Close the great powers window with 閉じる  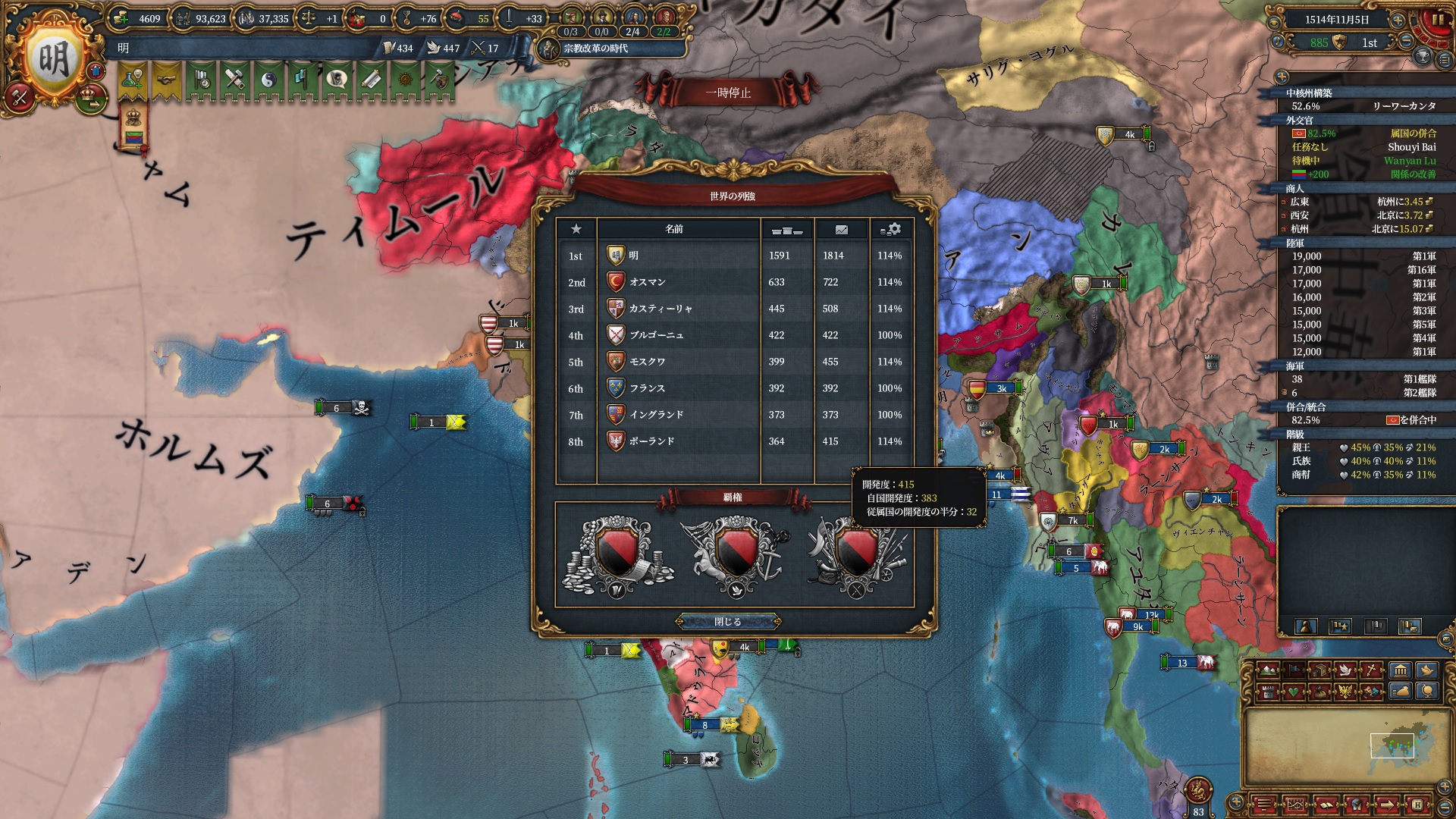[x=728, y=622]
